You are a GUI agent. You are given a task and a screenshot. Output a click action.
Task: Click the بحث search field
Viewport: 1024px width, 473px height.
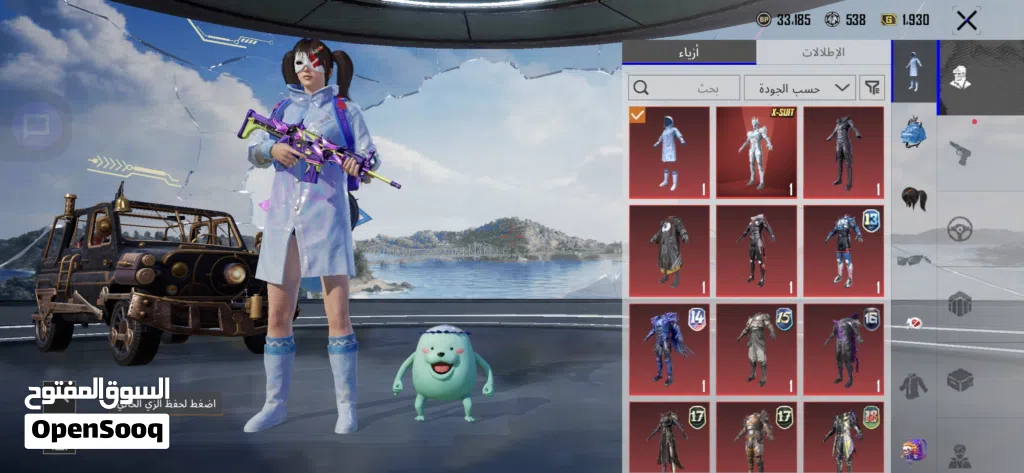pos(684,88)
